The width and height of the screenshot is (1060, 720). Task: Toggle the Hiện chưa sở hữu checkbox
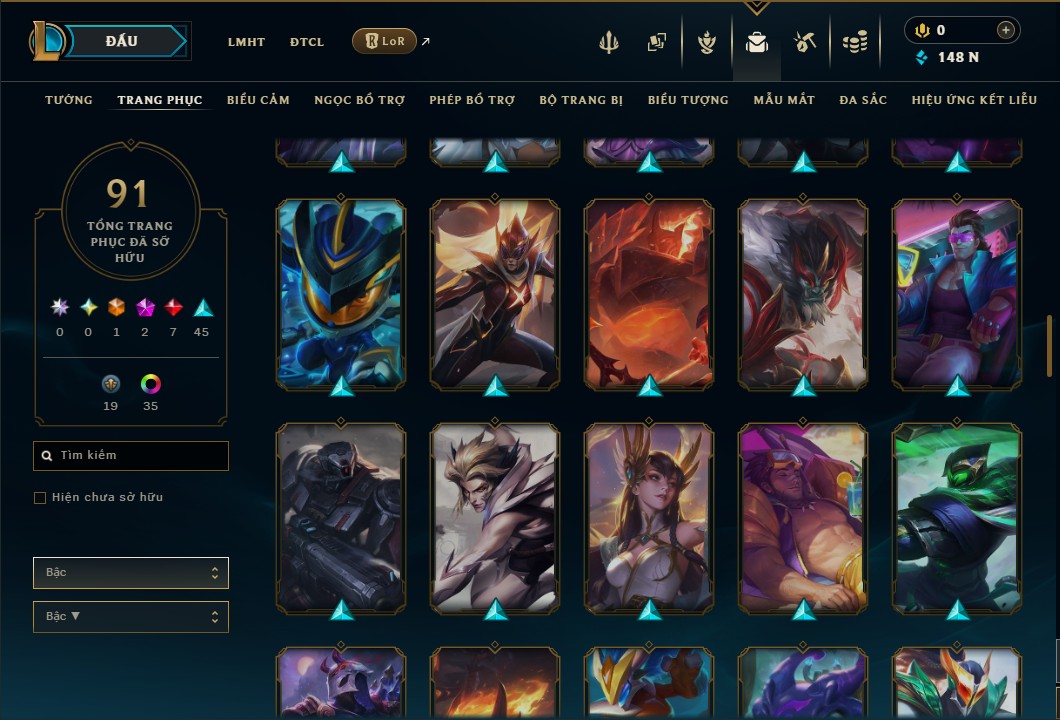tap(40, 498)
